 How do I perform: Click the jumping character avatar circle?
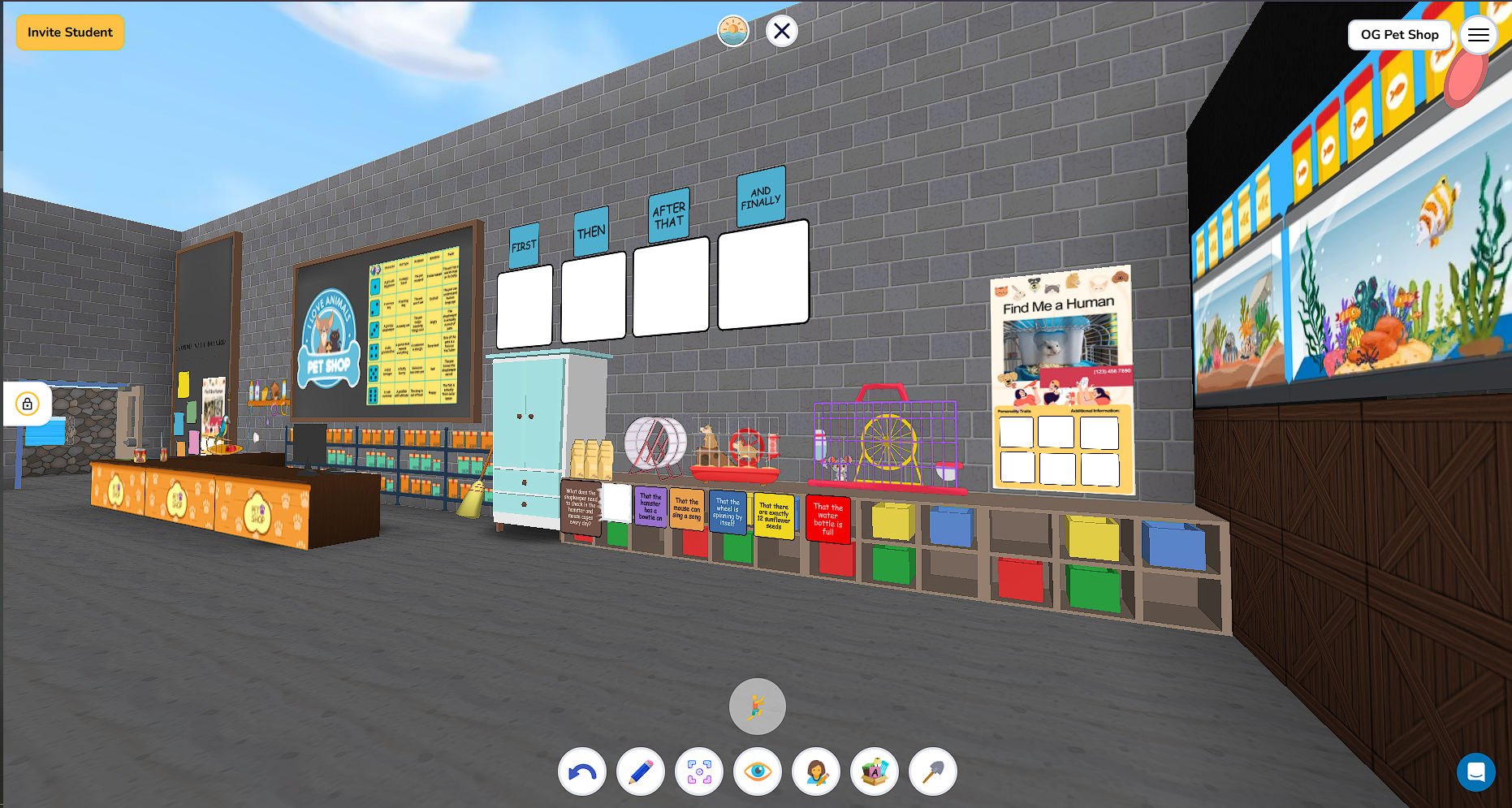757,706
